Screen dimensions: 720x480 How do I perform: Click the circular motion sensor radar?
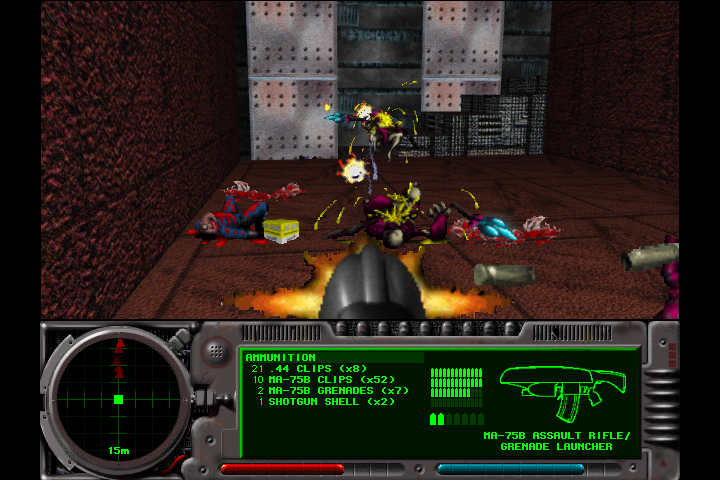point(118,398)
